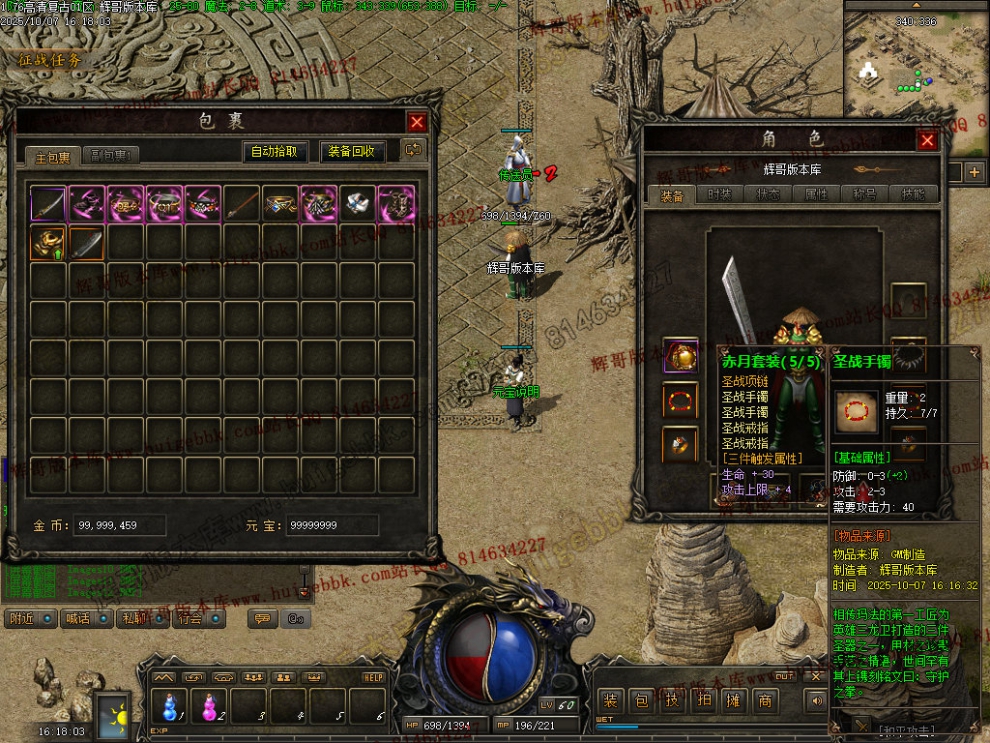Open the 商 shop button
This screenshot has height=743, width=990.
[765, 702]
